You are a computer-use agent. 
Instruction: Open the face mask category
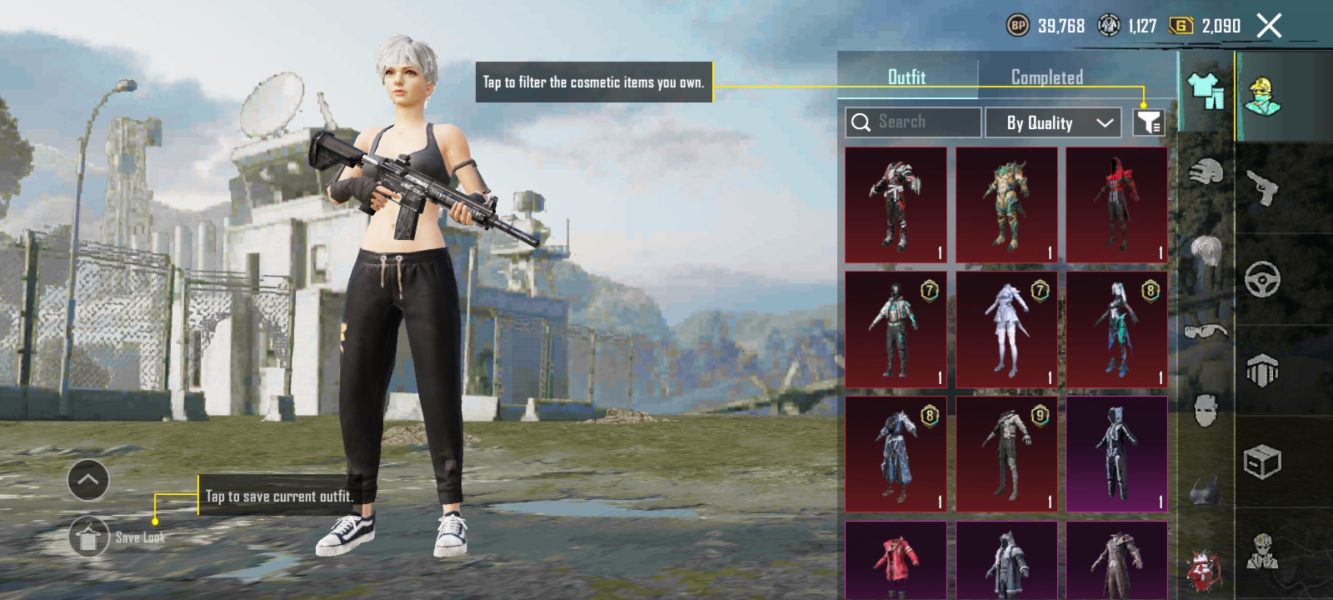(1206, 409)
